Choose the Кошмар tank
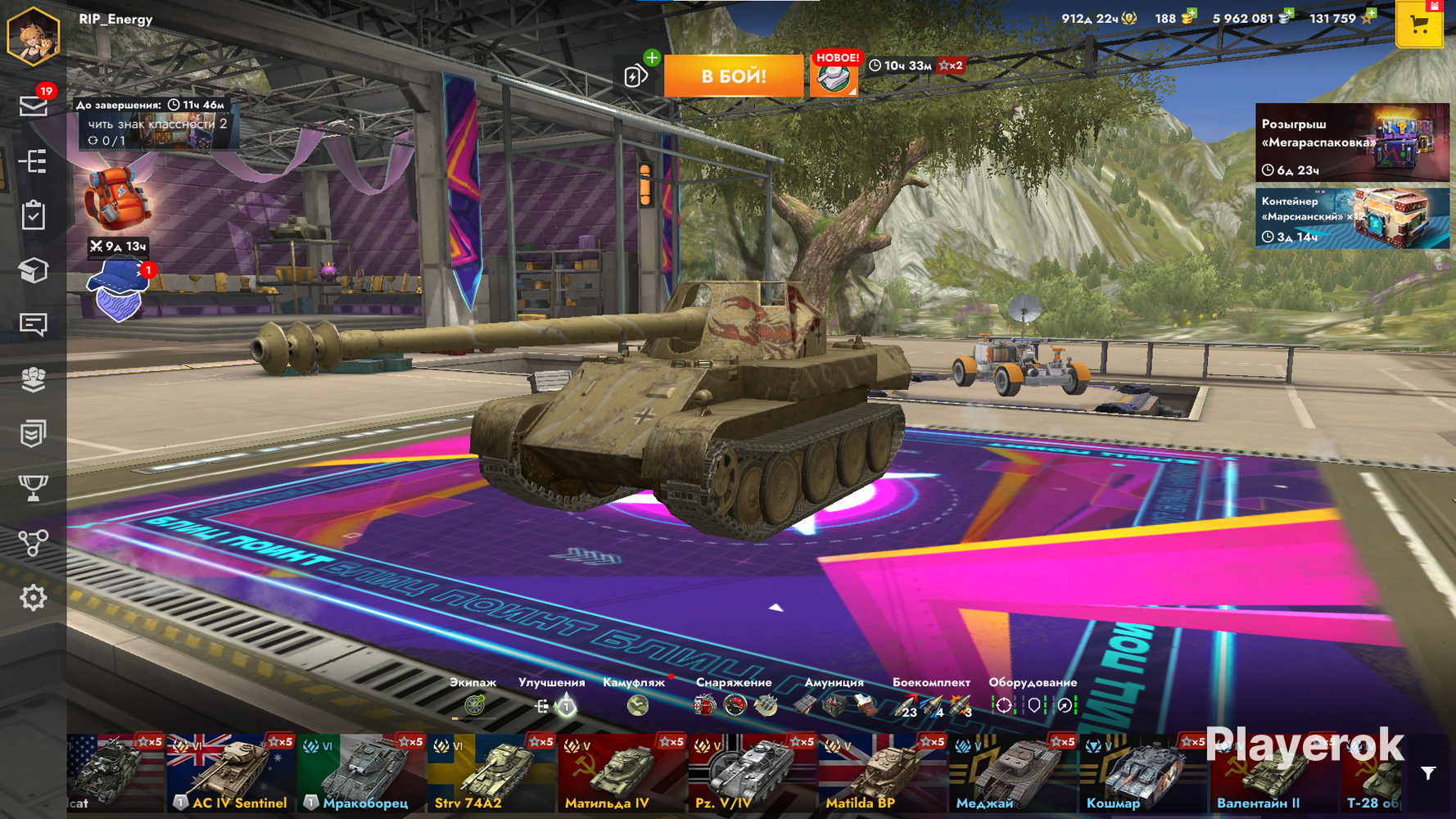This screenshot has width=1456, height=819. (1144, 774)
